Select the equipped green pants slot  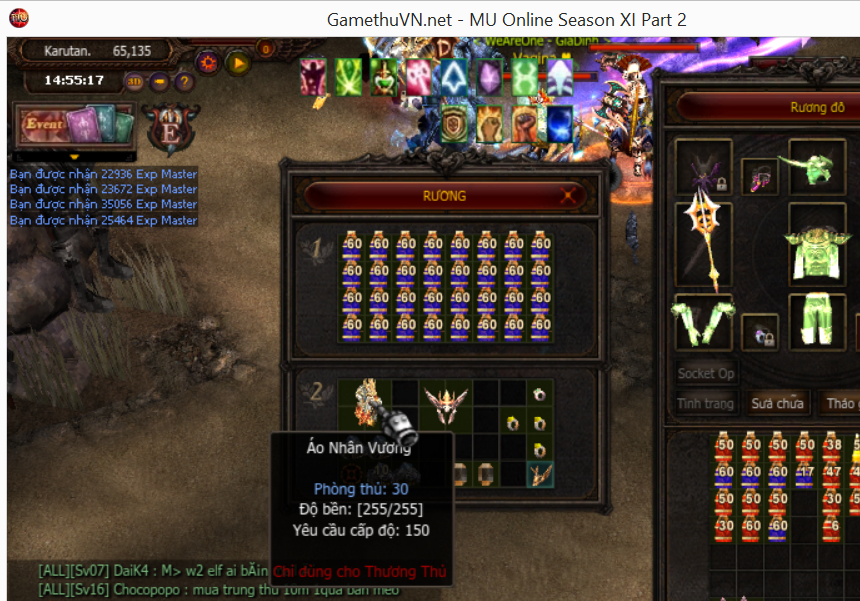[818, 320]
